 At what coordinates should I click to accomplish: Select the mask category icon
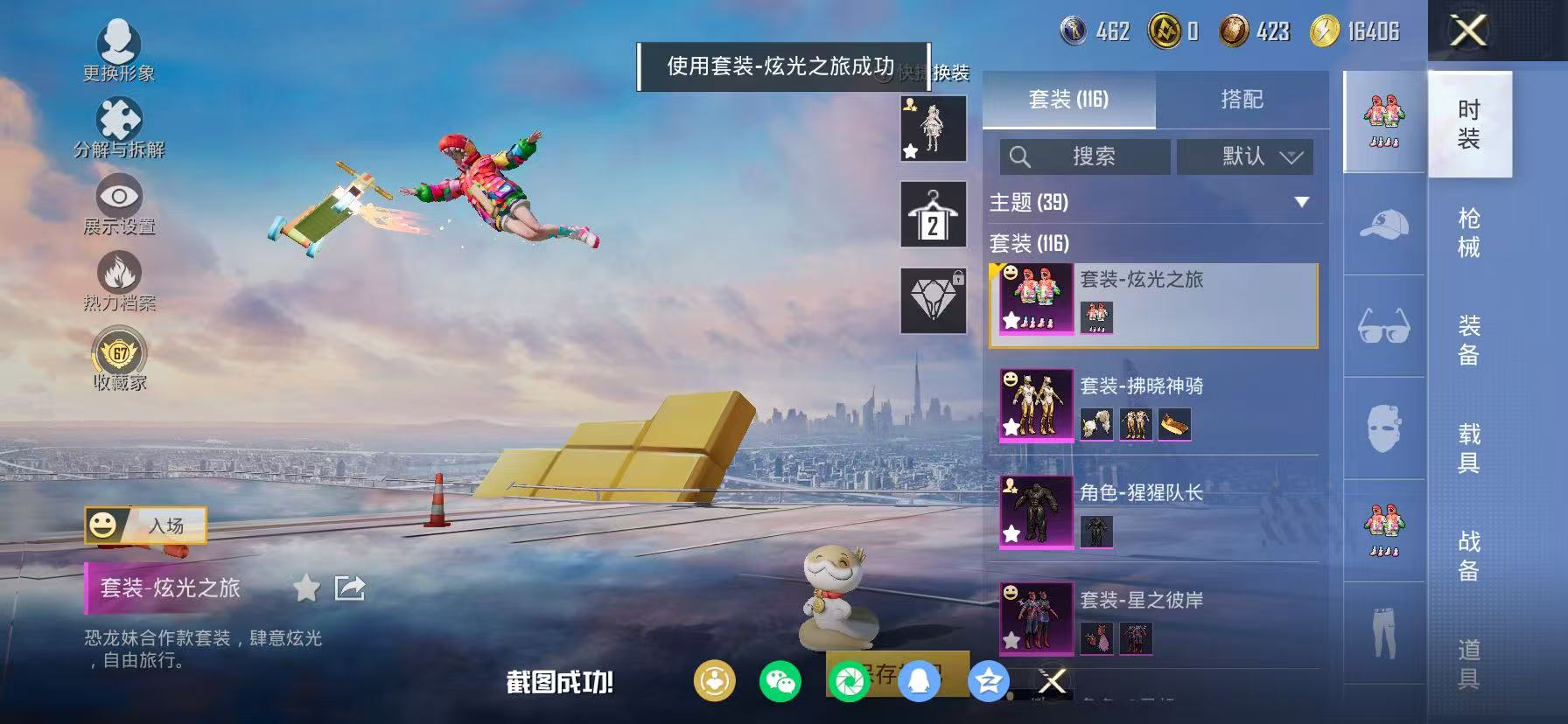point(1382,426)
